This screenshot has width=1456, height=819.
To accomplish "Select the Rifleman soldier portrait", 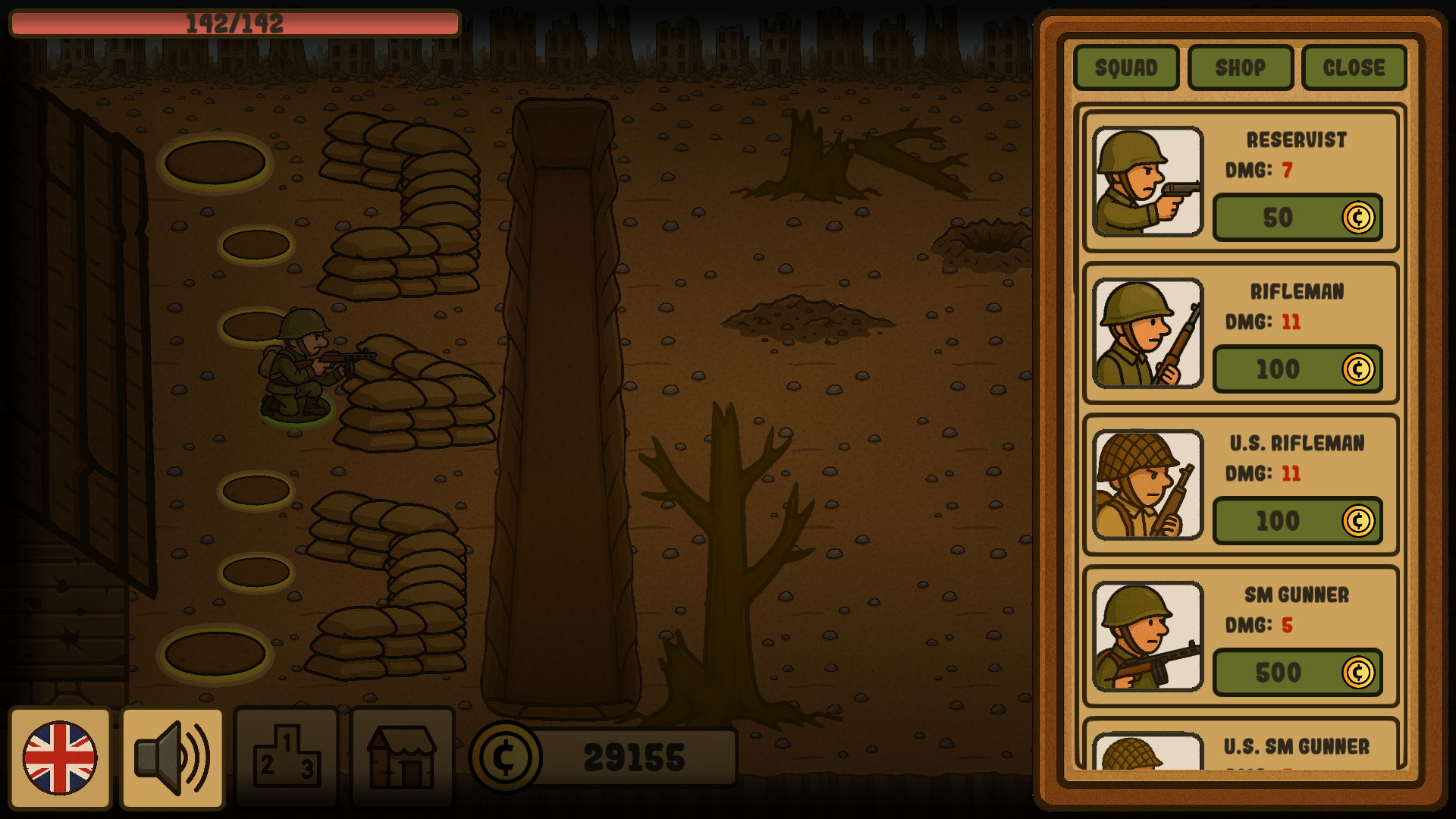I will 1147,334.
